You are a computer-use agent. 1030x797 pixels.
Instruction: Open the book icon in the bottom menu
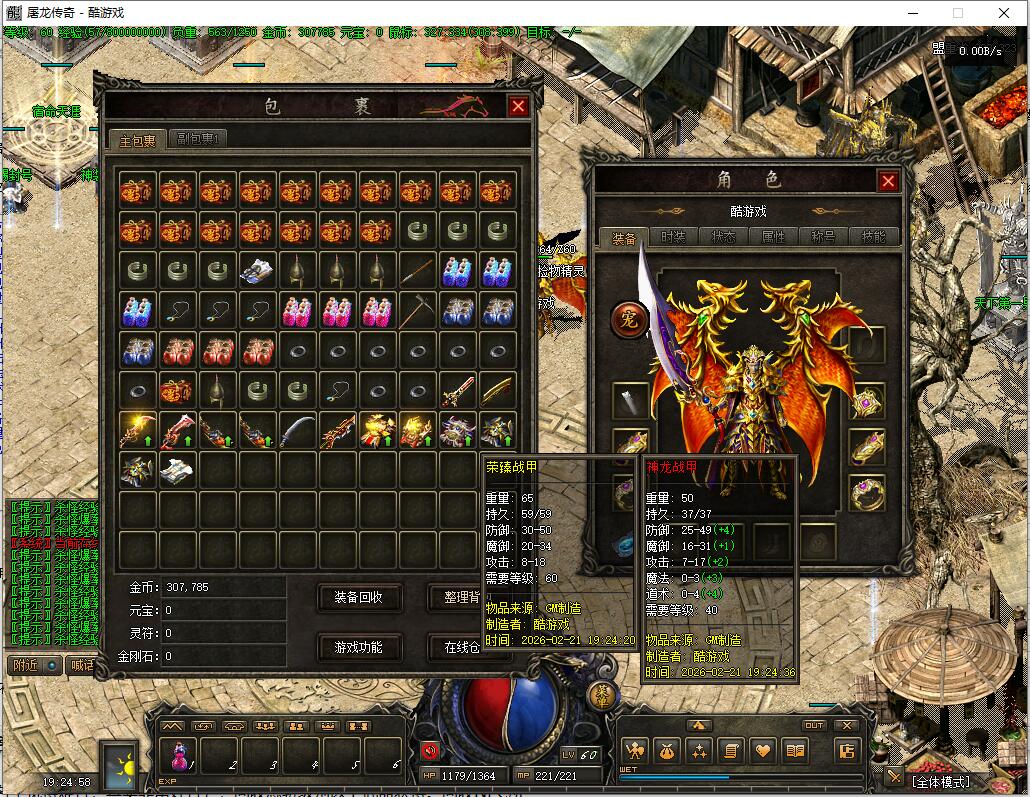(x=795, y=750)
